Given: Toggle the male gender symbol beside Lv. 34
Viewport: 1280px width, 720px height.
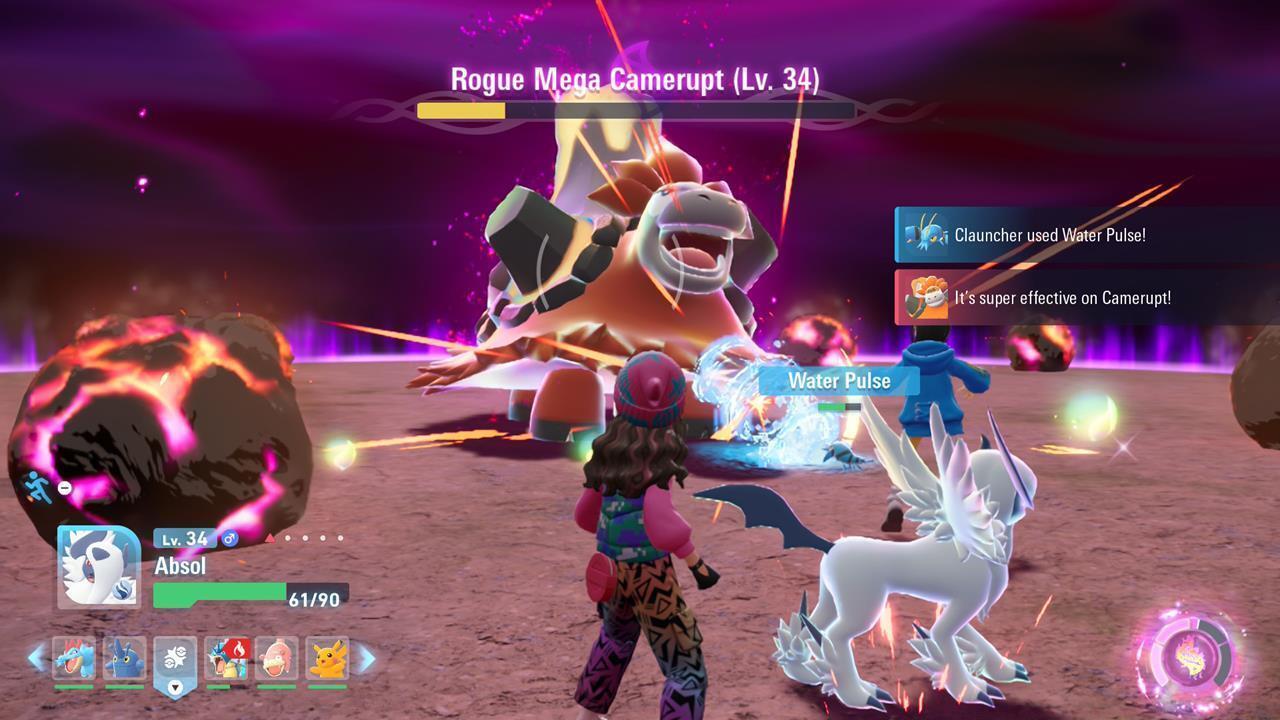Looking at the screenshot, I should [229, 539].
